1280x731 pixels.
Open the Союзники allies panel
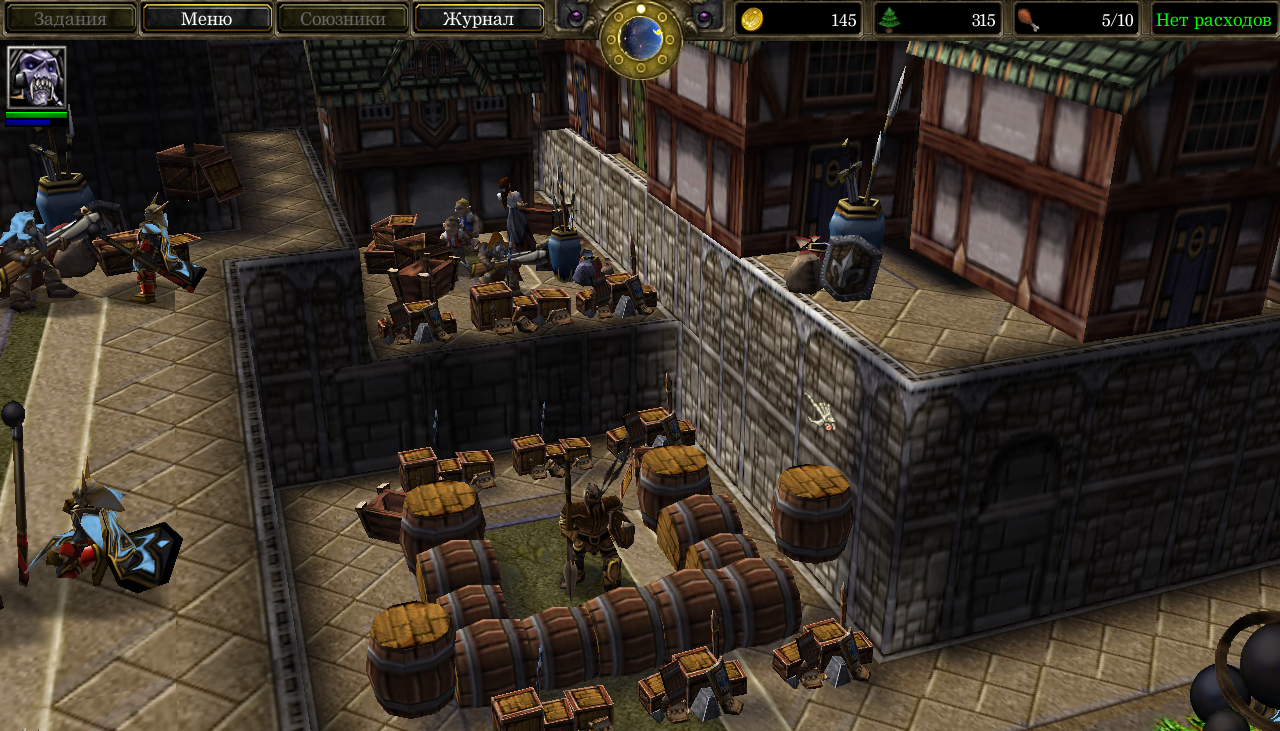343,19
